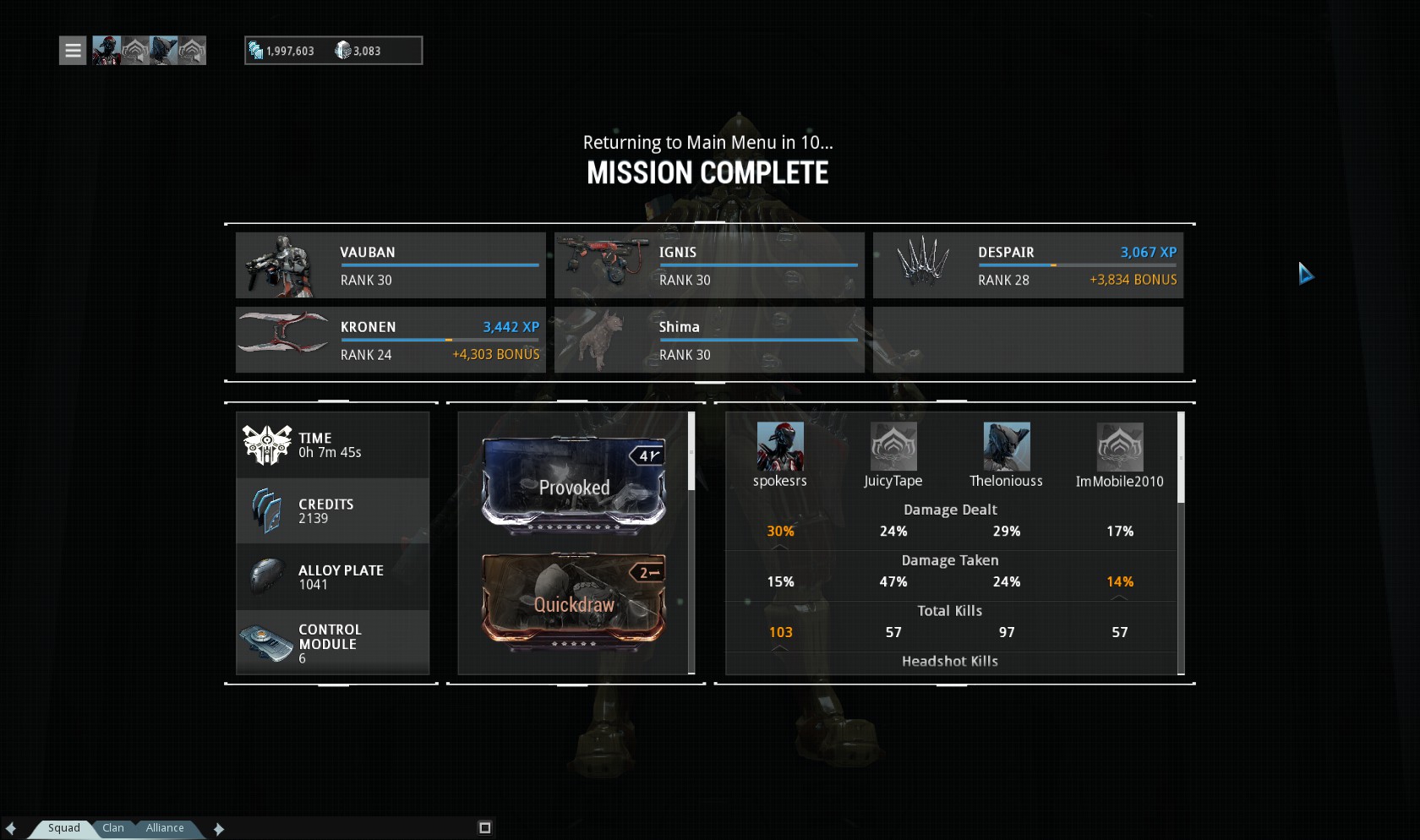Click the first squad portrait in top bar

point(106,51)
